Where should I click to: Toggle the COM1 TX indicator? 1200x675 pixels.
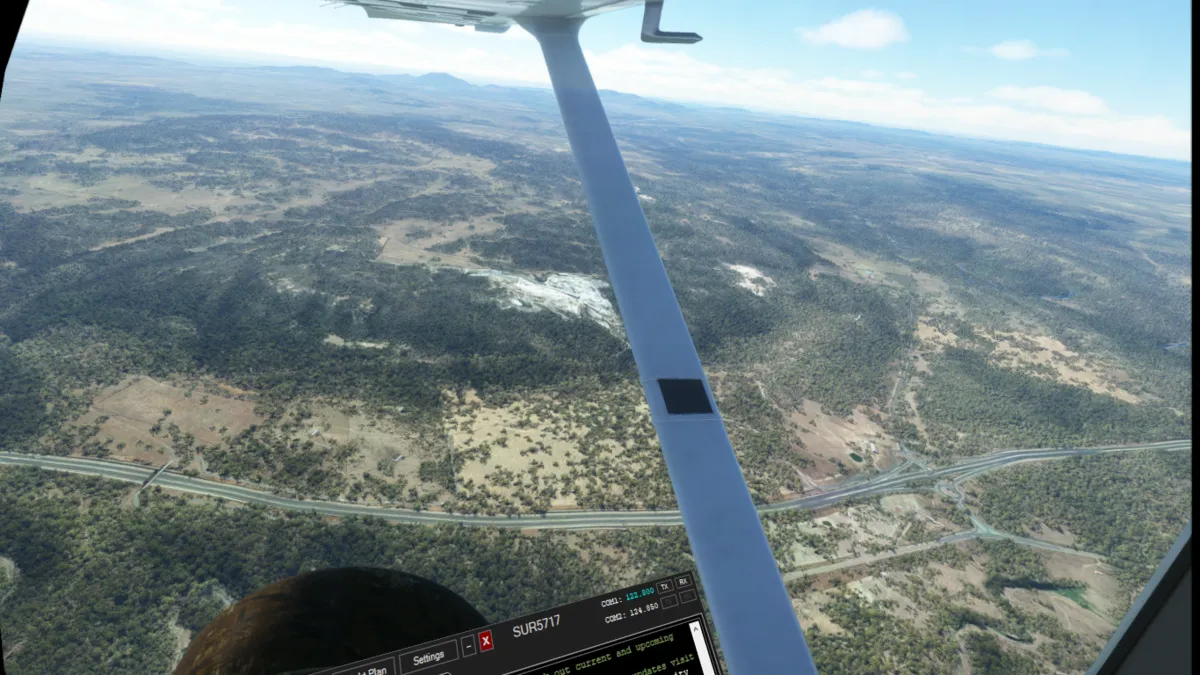[665, 586]
